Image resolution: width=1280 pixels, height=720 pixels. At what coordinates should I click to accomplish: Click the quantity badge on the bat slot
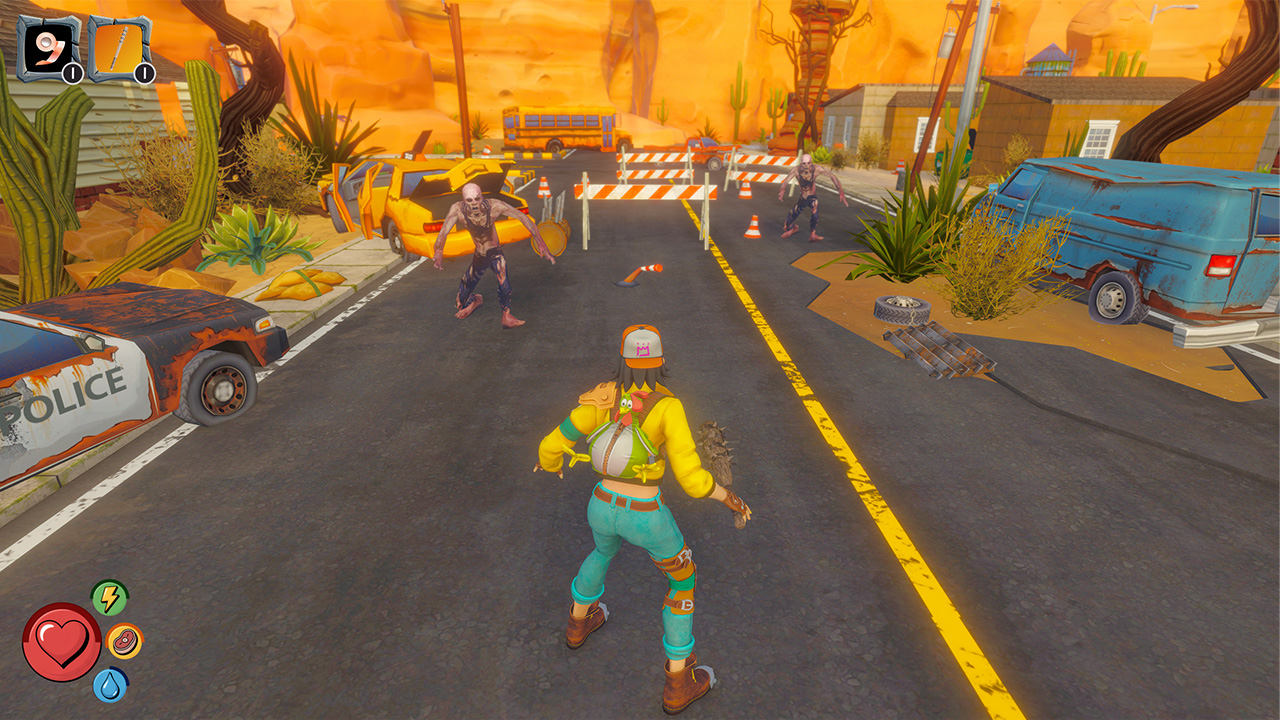142,72
